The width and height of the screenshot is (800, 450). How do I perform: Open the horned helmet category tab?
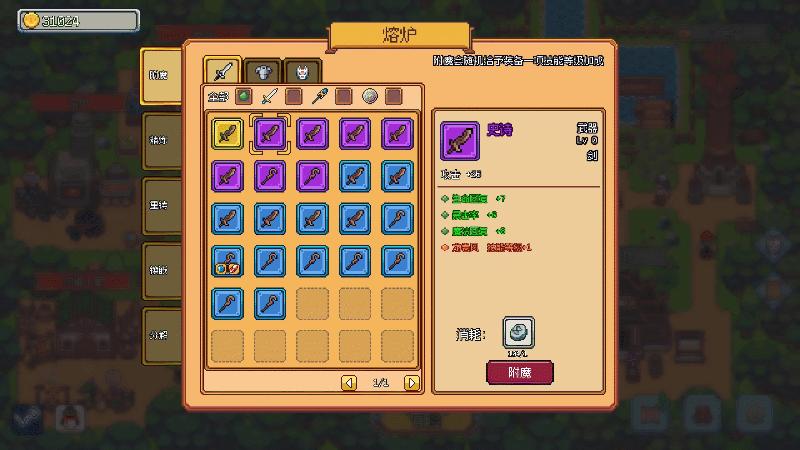point(302,71)
